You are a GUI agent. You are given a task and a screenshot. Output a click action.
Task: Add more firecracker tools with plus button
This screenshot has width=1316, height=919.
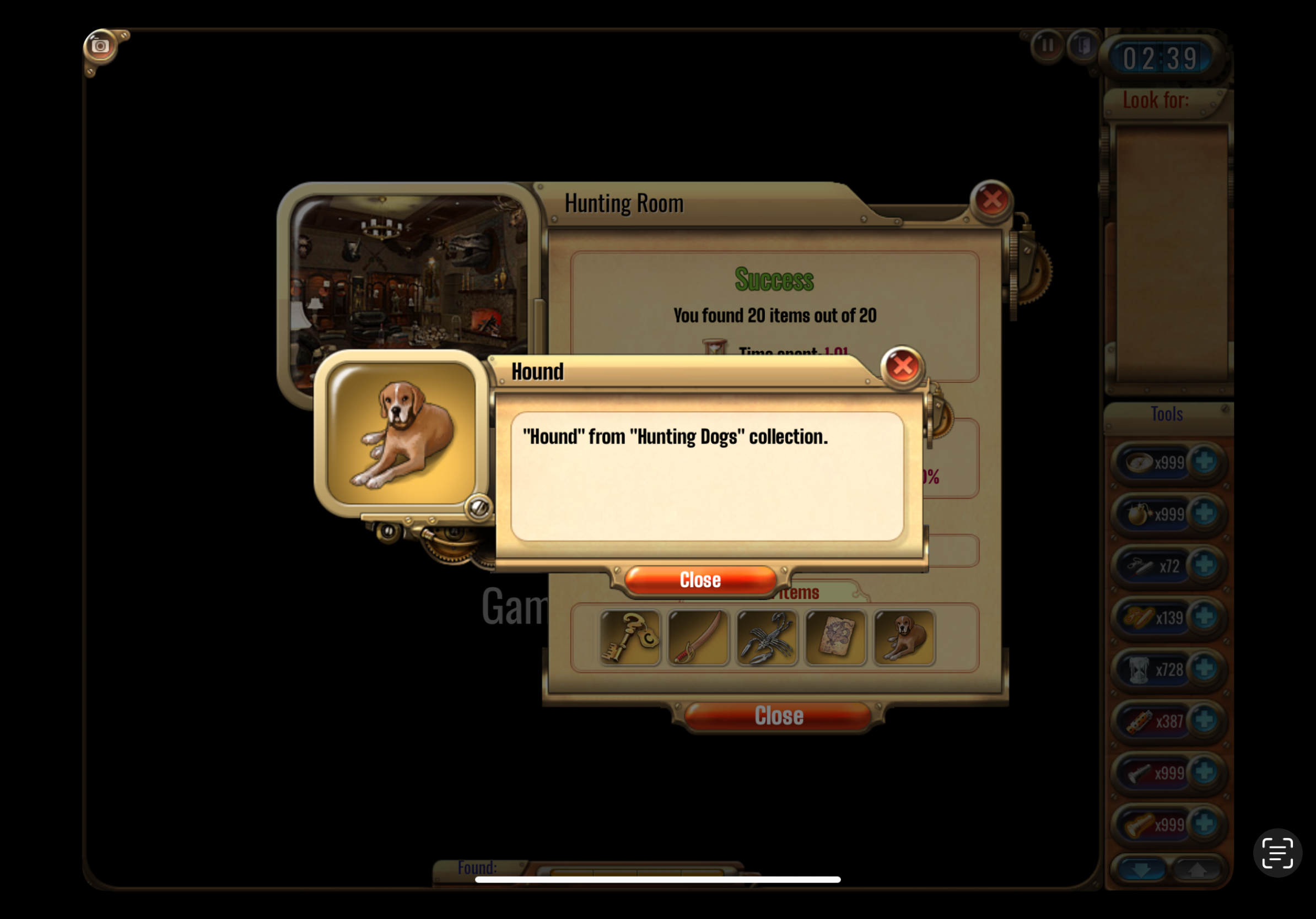[x=1204, y=720]
